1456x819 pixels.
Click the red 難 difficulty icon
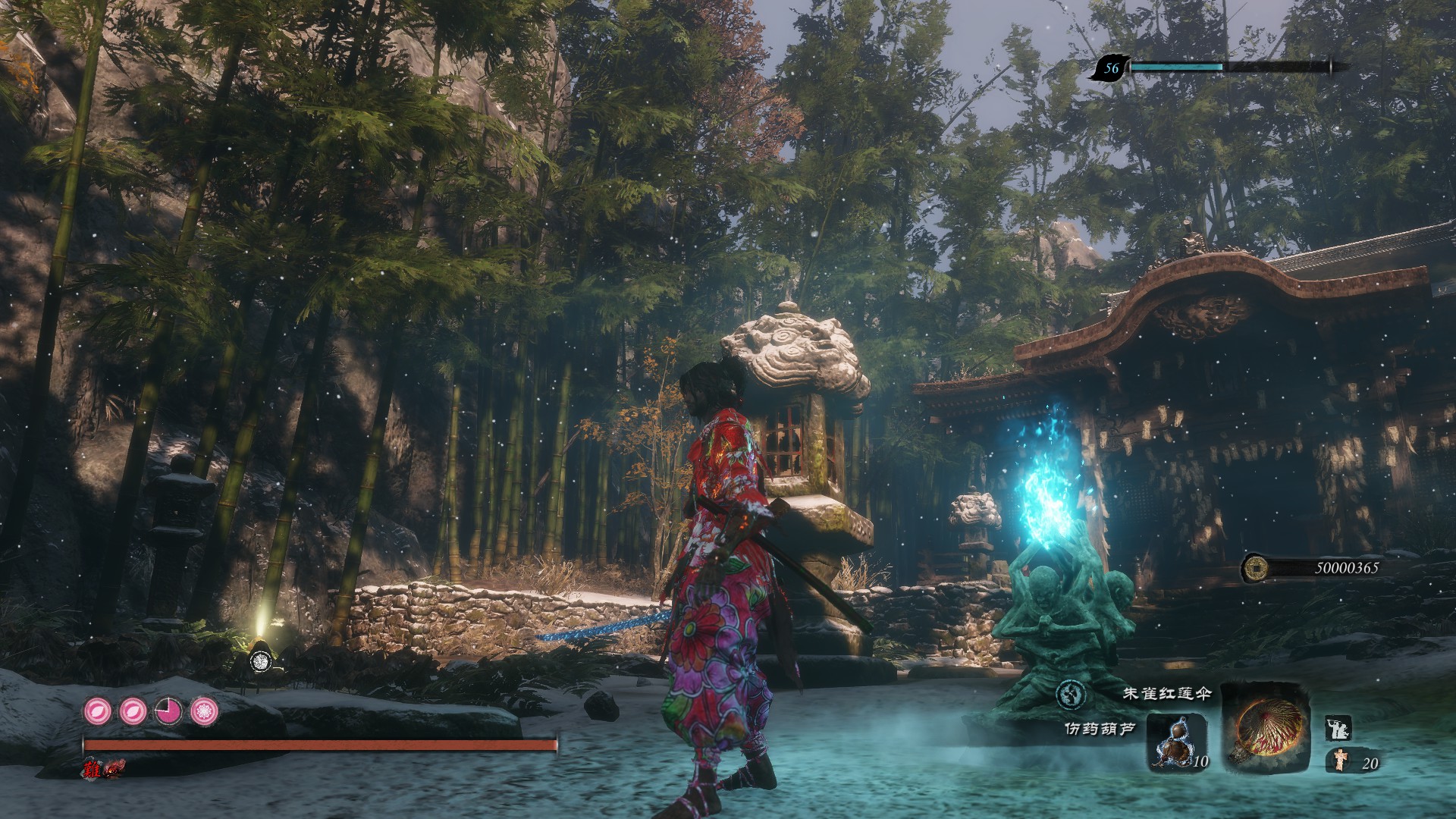coord(93,767)
